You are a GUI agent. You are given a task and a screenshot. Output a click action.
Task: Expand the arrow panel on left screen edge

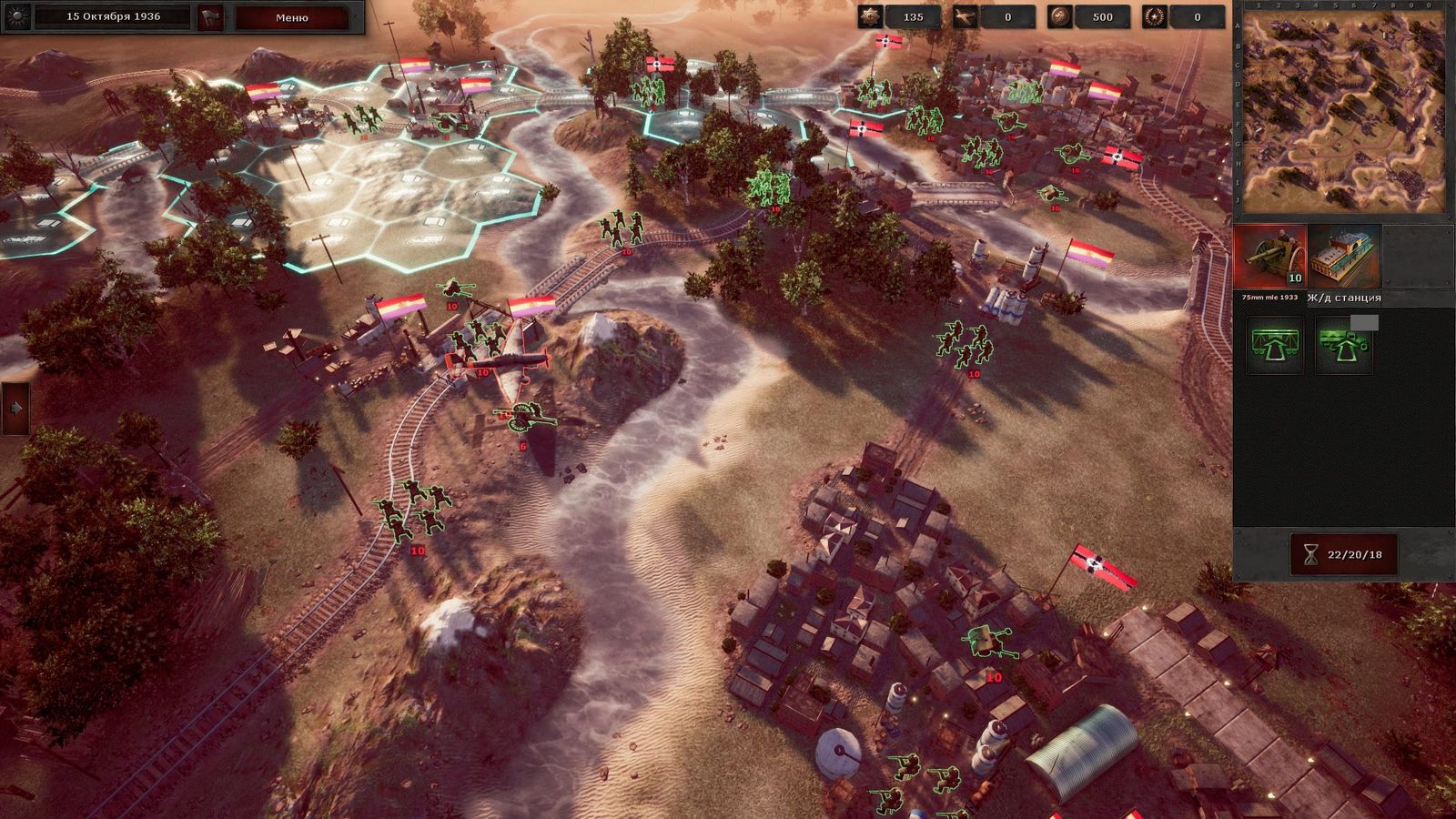[x=13, y=409]
